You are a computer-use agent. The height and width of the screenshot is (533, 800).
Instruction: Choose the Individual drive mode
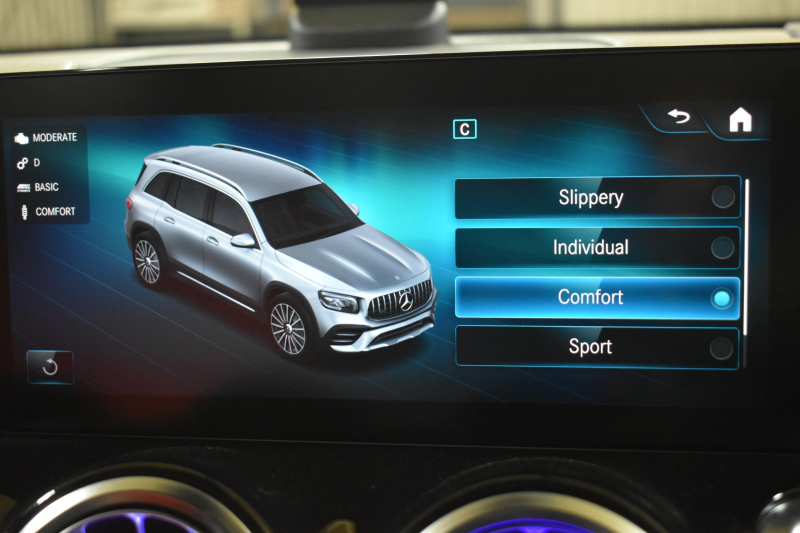coord(597,248)
